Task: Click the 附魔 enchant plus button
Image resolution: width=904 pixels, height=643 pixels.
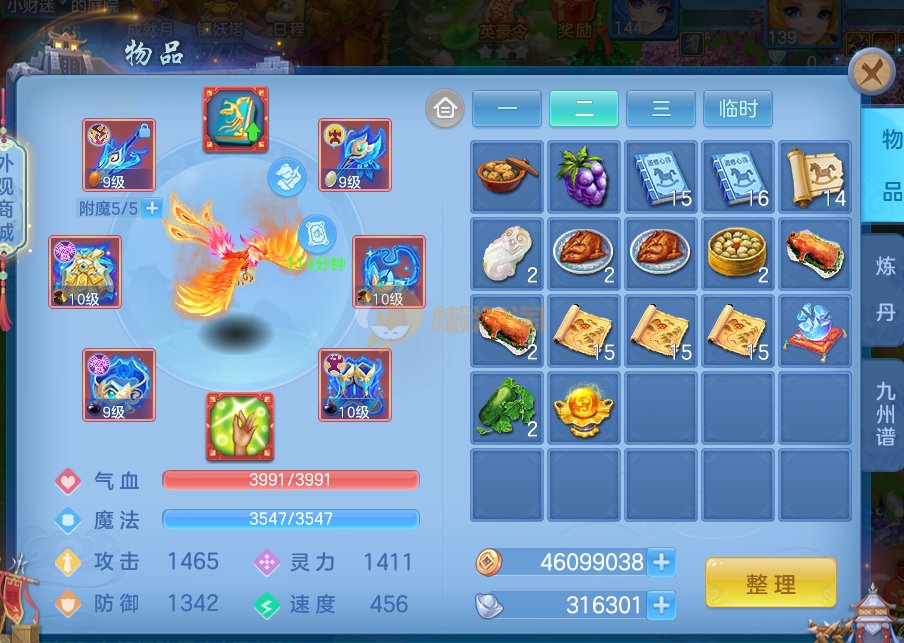Action: [x=152, y=208]
